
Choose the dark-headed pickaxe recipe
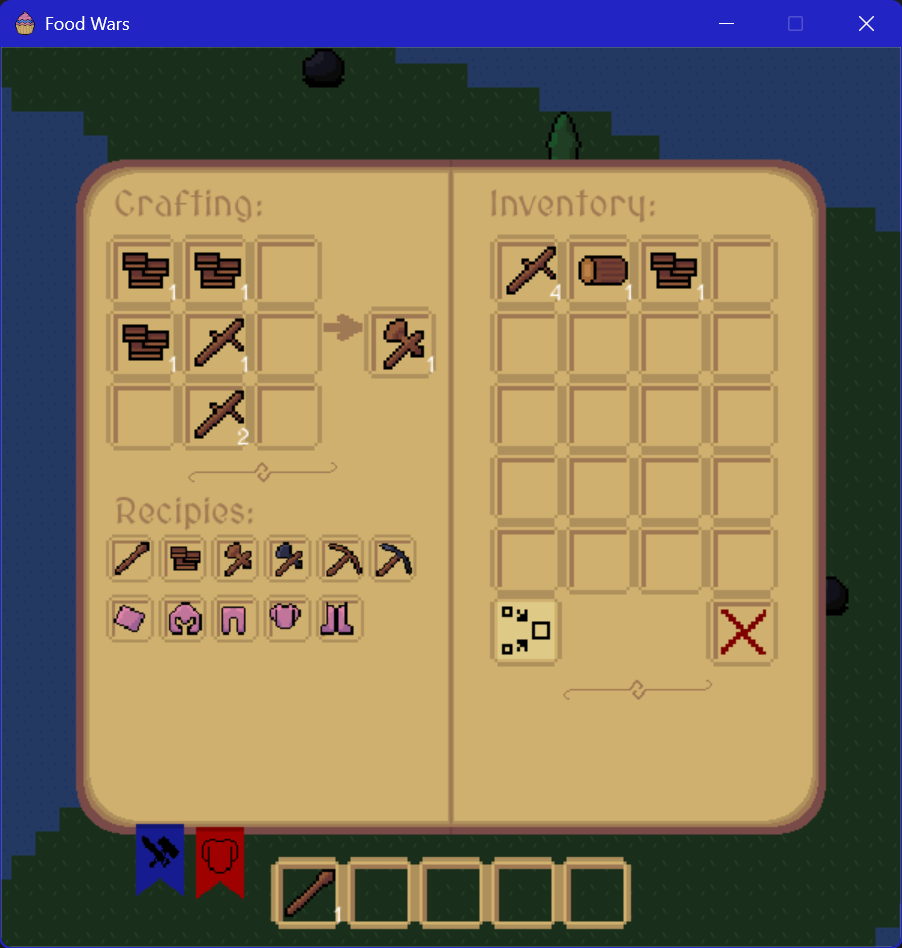coord(393,559)
